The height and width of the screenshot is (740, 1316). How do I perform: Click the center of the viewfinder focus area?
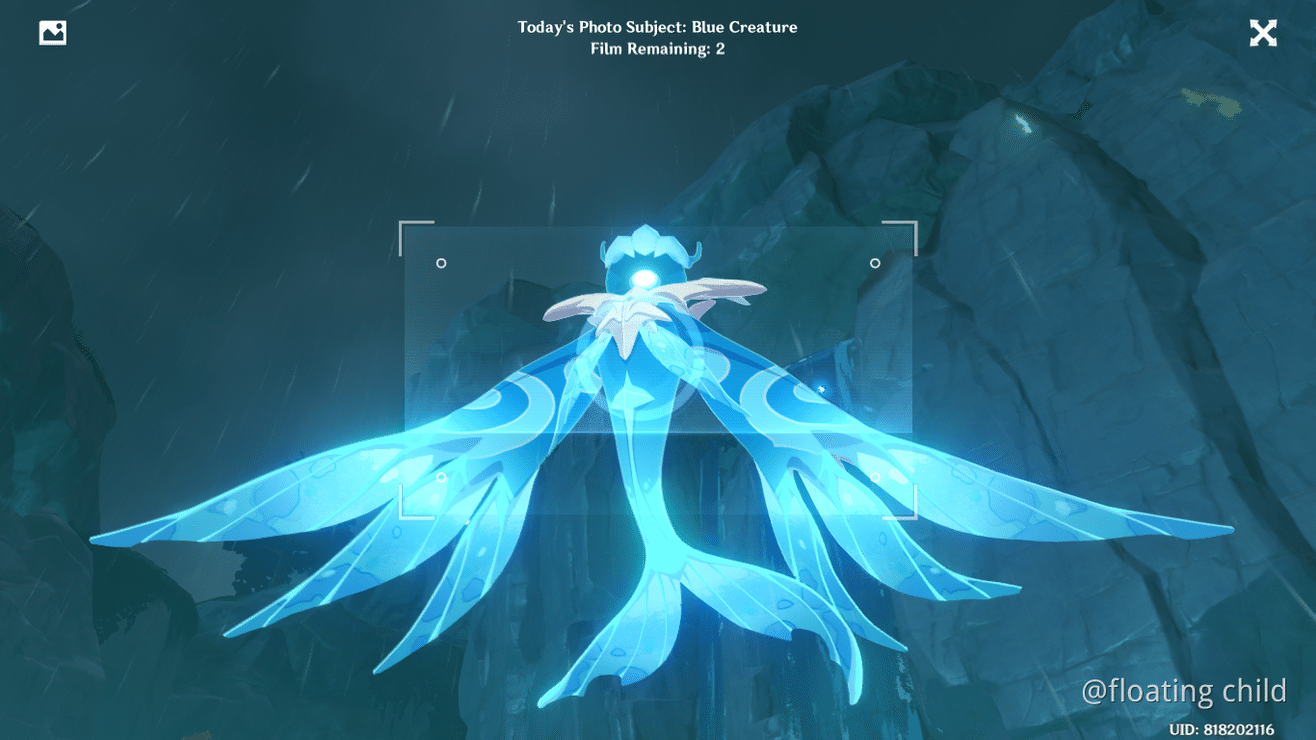658,370
